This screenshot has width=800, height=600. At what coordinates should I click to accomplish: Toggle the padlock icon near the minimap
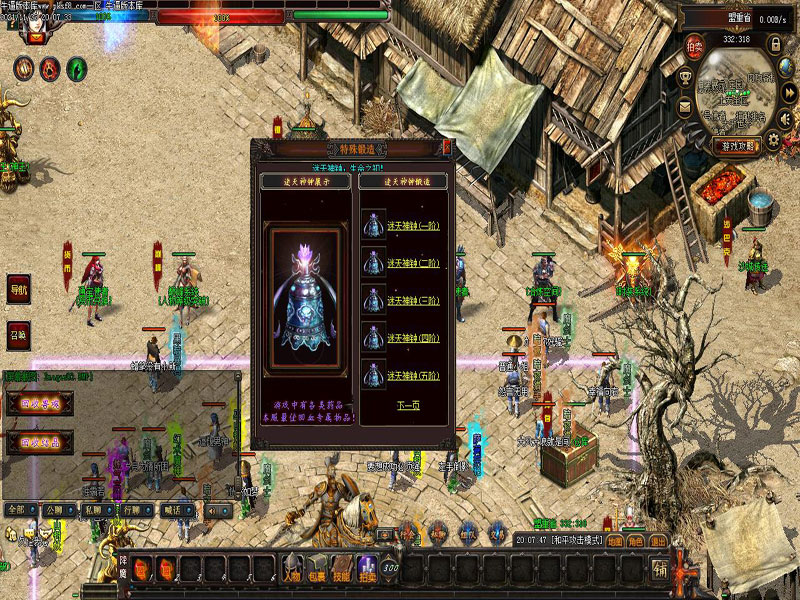pyautogui.click(x=775, y=45)
